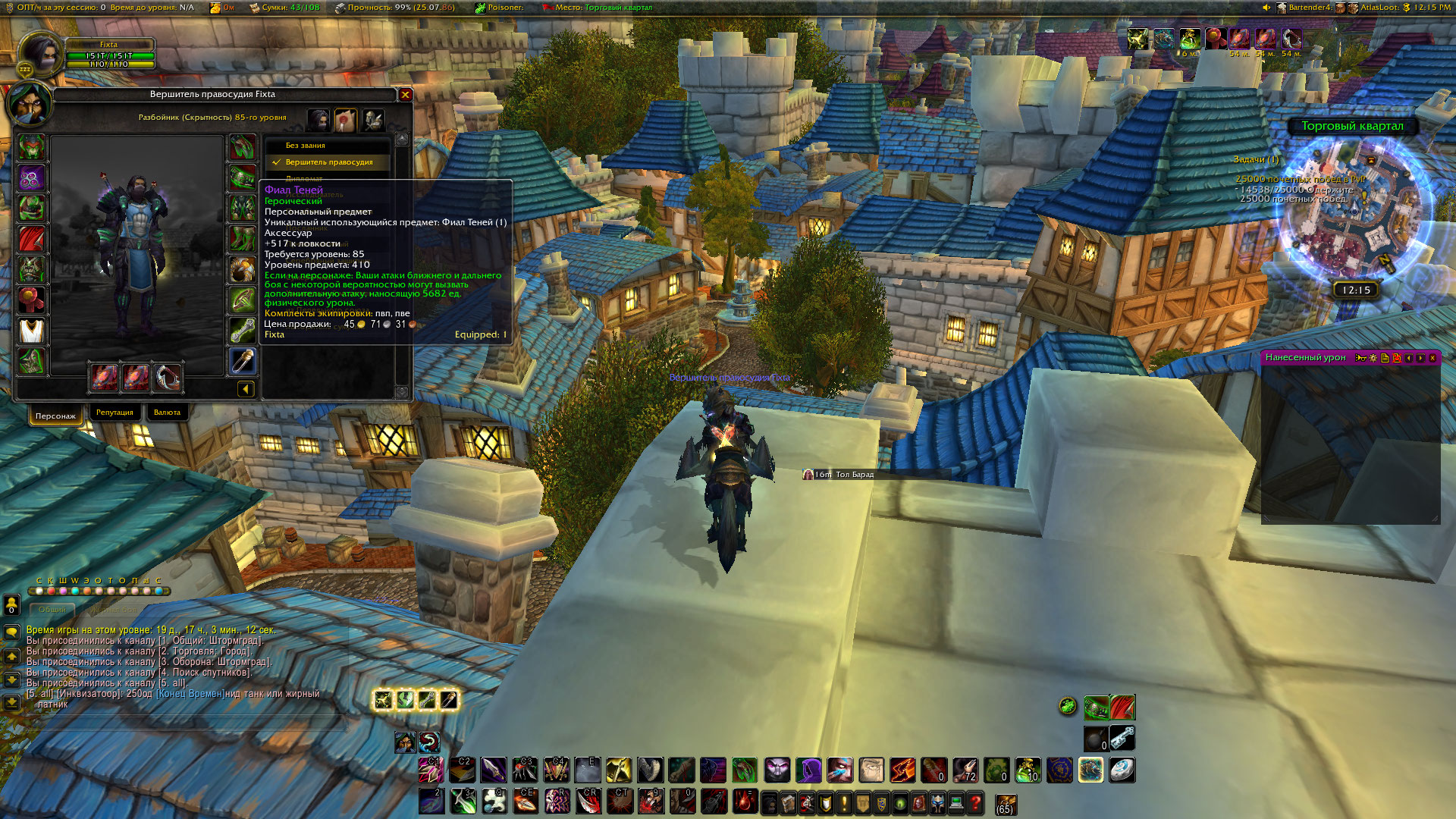Select the Персонаж tab
Viewport: 1456px width, 819px height.
55,416
